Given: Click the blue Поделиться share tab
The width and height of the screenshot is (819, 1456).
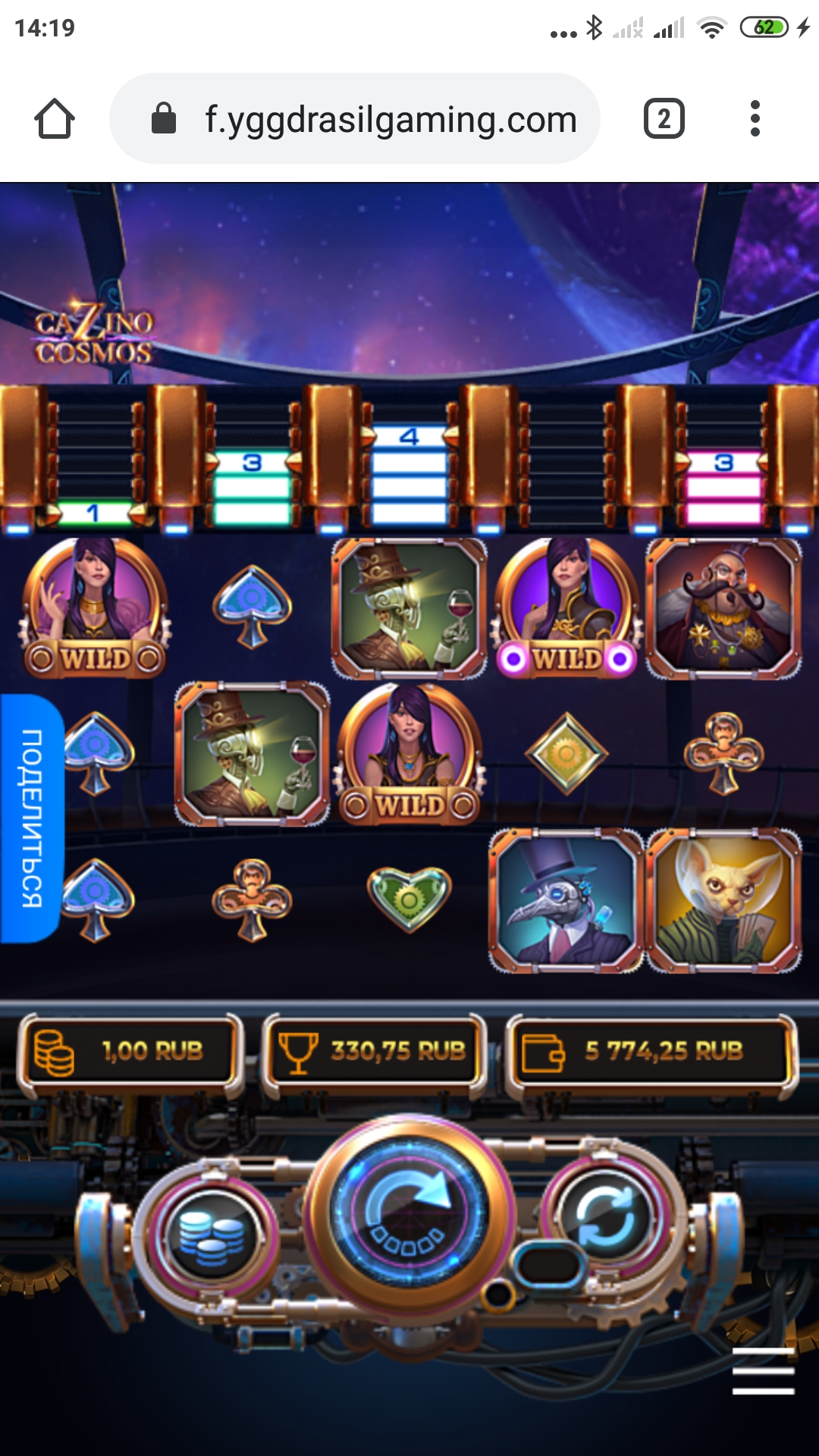Looking at the screenshot, I should tap(32, 817).
